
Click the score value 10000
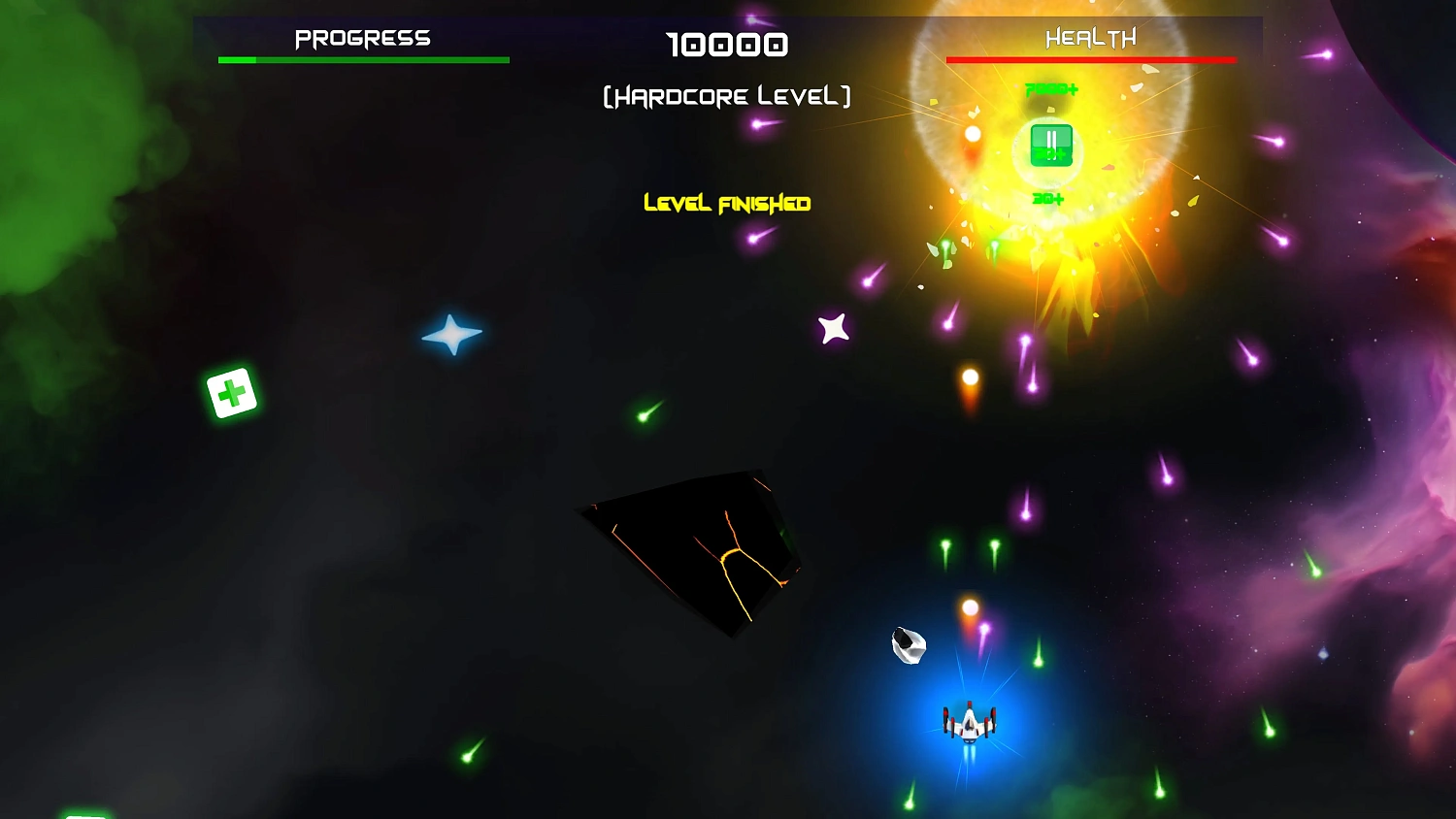point(728,45)
